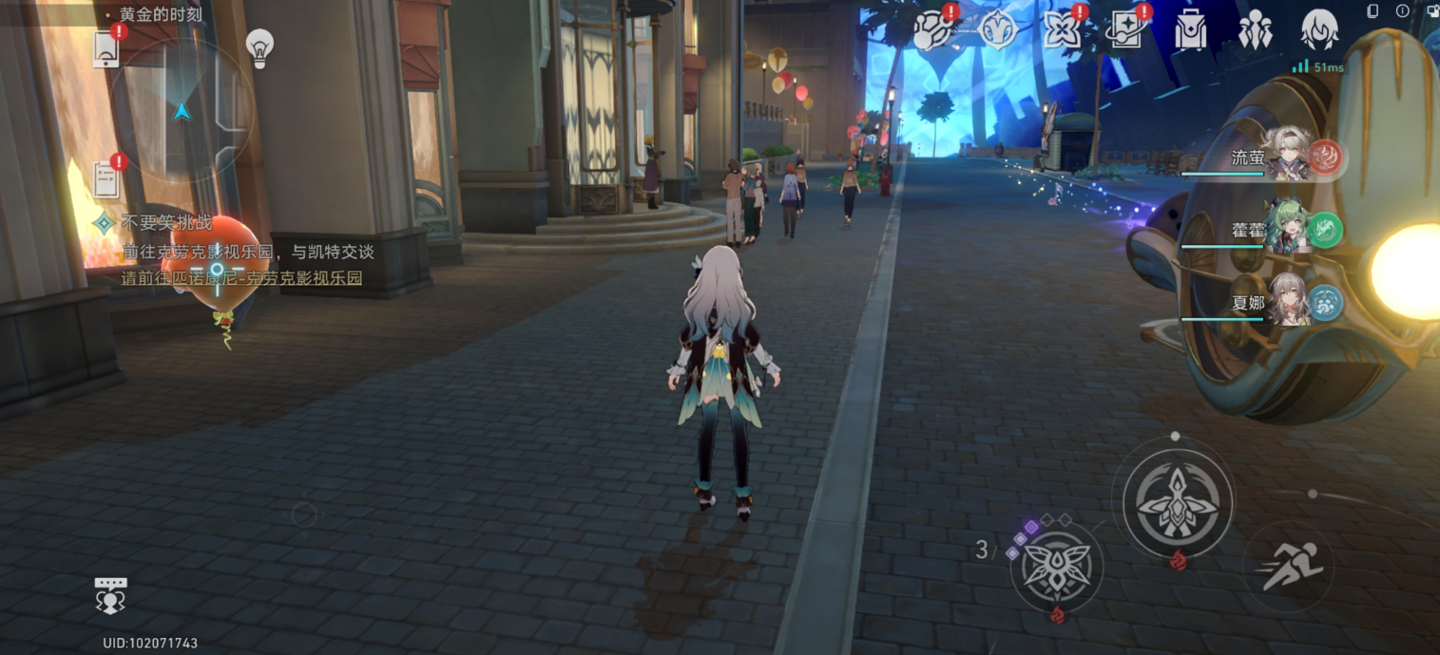Open the star emblem menu icon
The height and width of the screenshot is (655, 1440).
(x=997, y=30)
